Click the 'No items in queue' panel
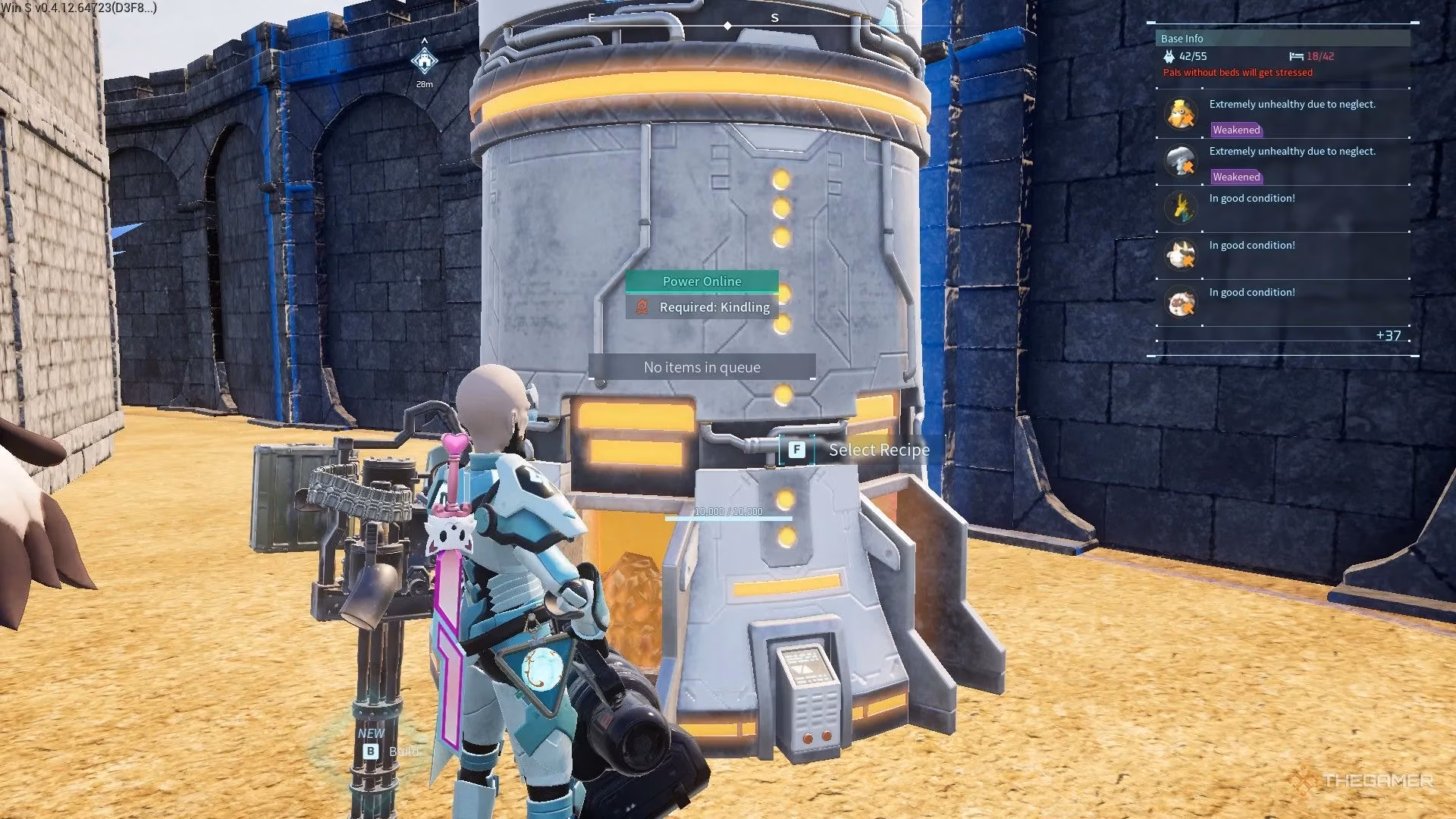This screenshot has width=1456, height=819. (701, 367)
